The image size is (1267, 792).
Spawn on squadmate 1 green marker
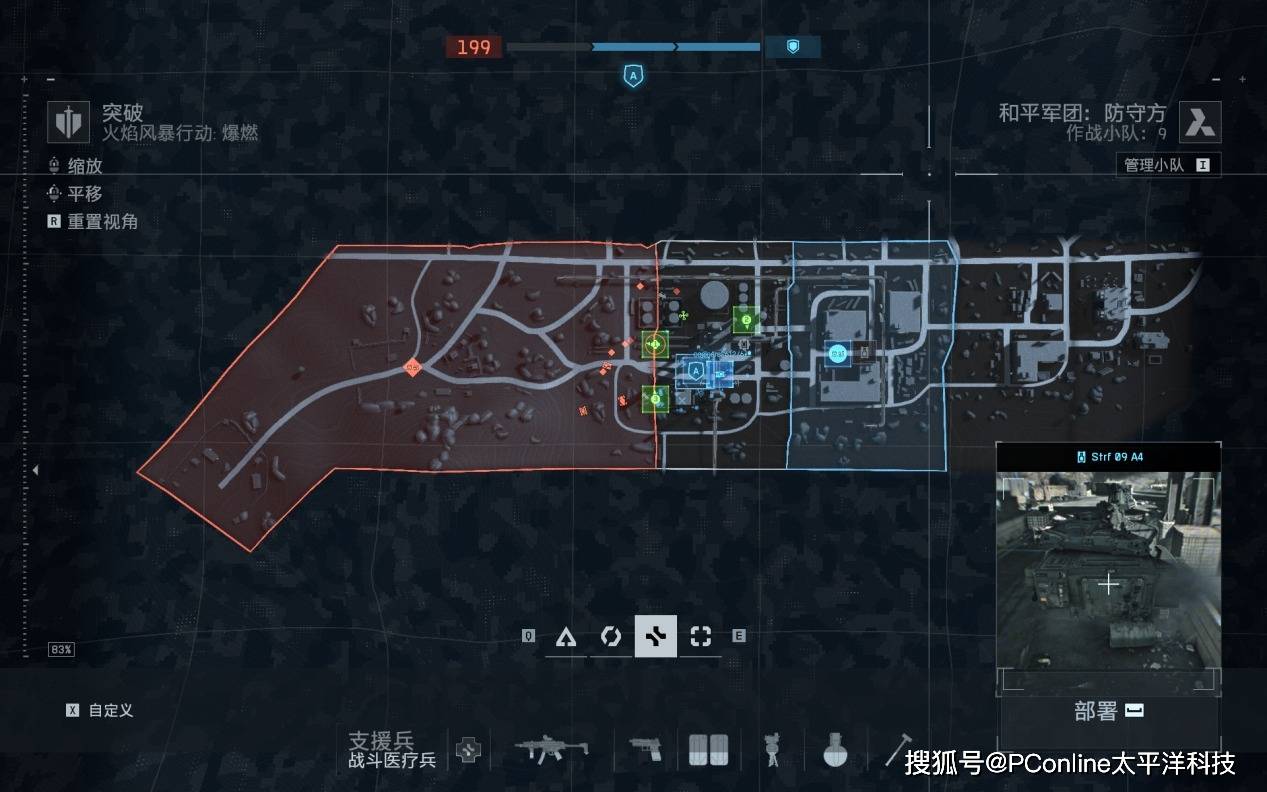[x=655, y=345]
